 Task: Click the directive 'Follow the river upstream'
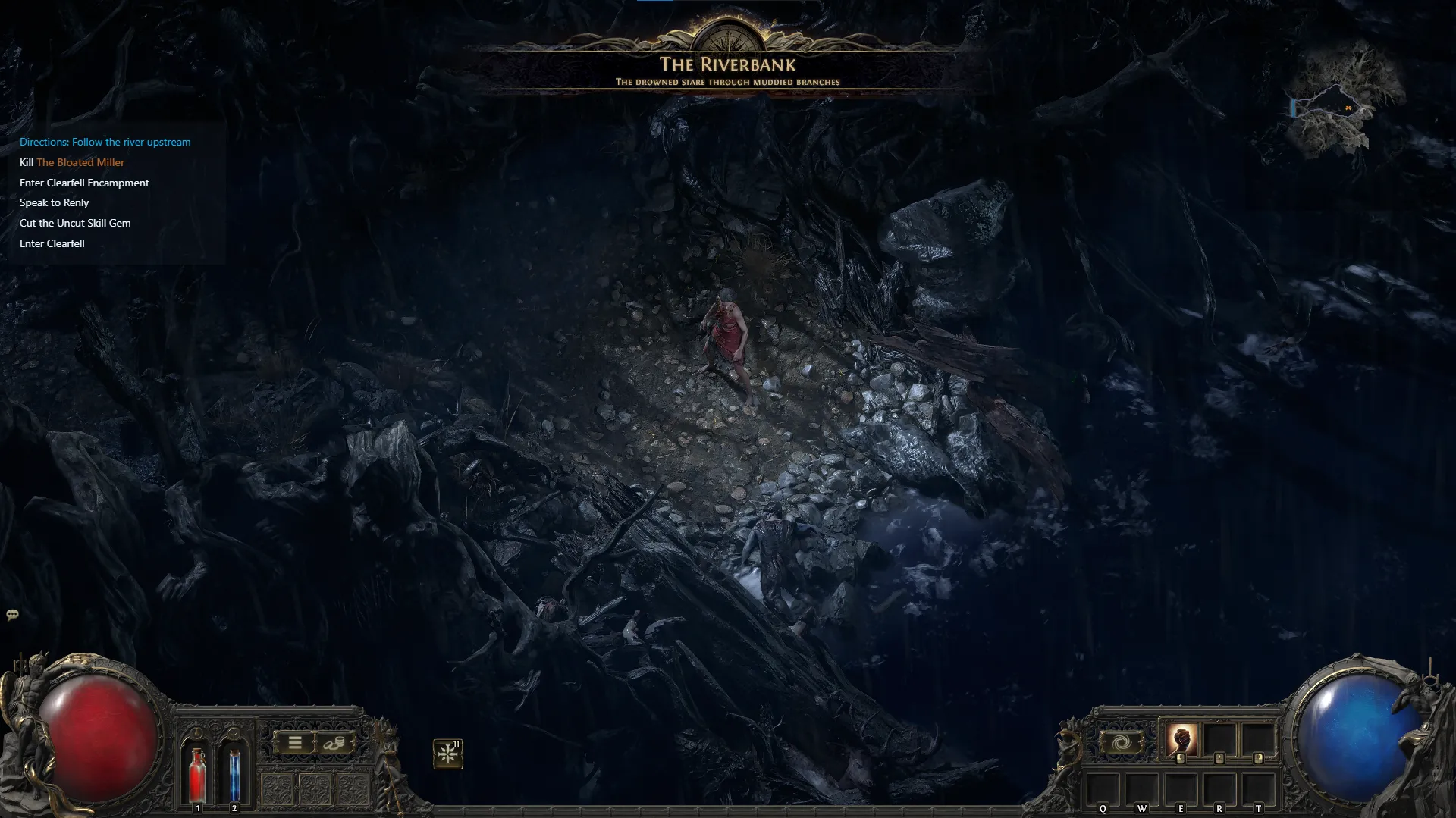(x=105, y=142)
